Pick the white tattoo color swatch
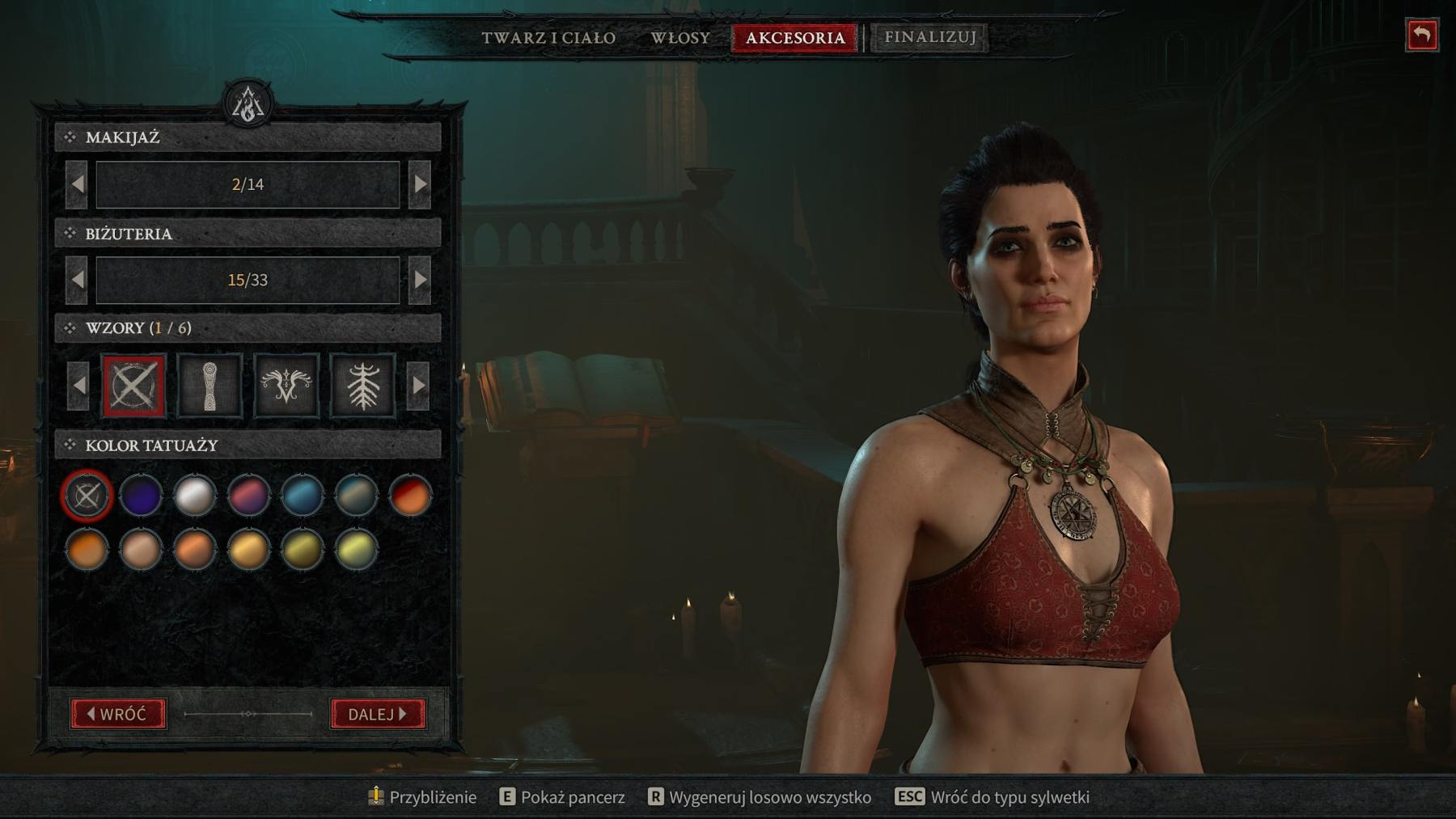 (x=194, y=495)
